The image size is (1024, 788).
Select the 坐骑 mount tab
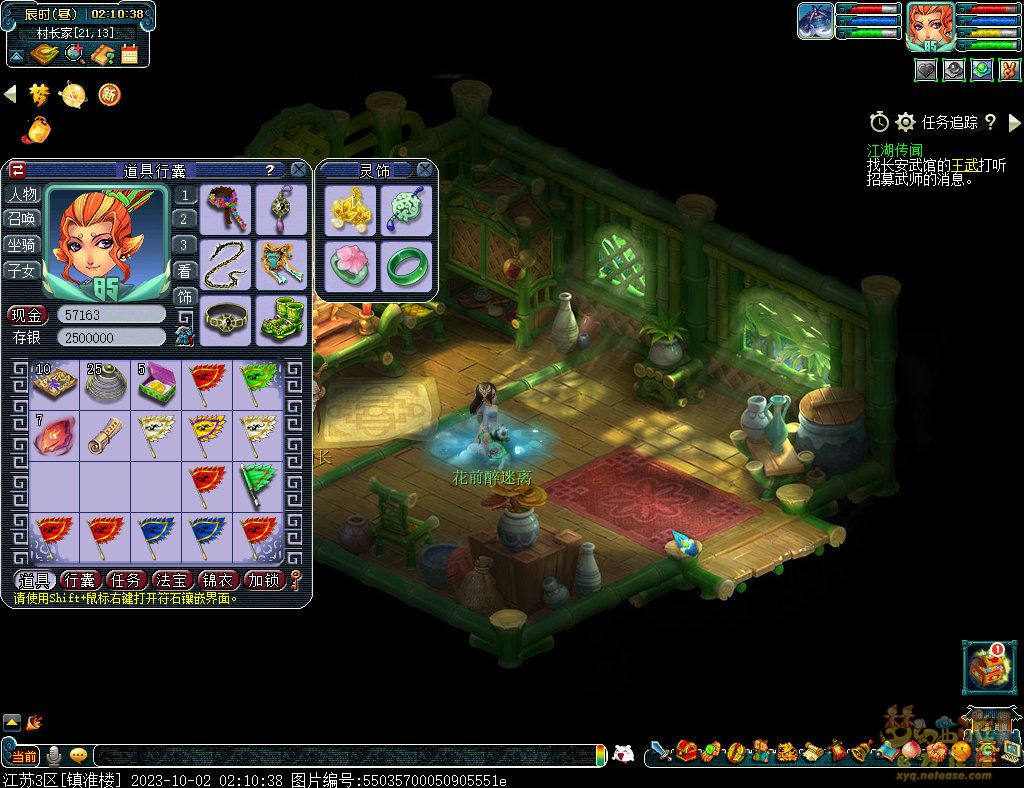pos(22,245)
